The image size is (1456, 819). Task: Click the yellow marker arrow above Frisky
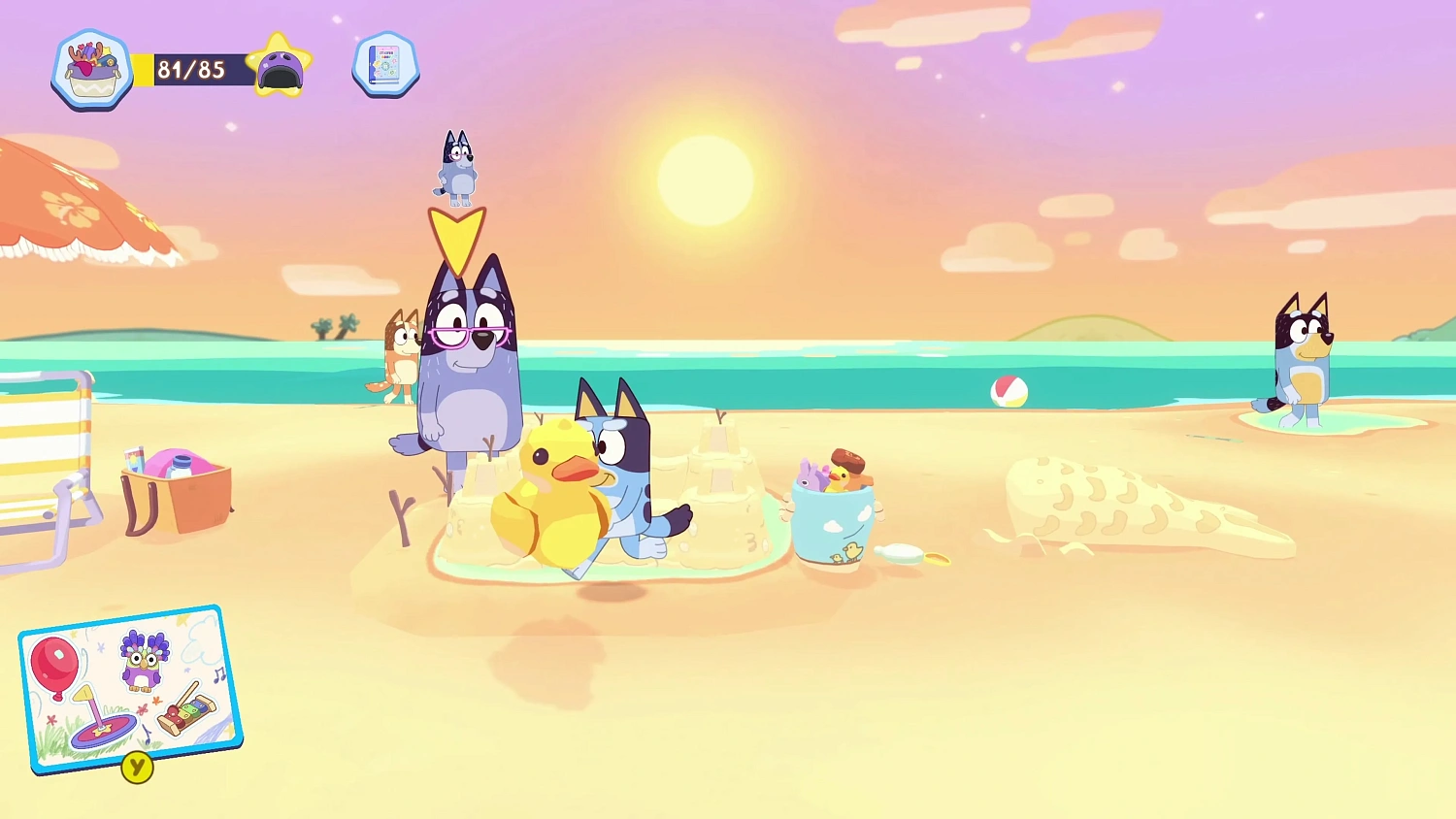pos(458,236)
